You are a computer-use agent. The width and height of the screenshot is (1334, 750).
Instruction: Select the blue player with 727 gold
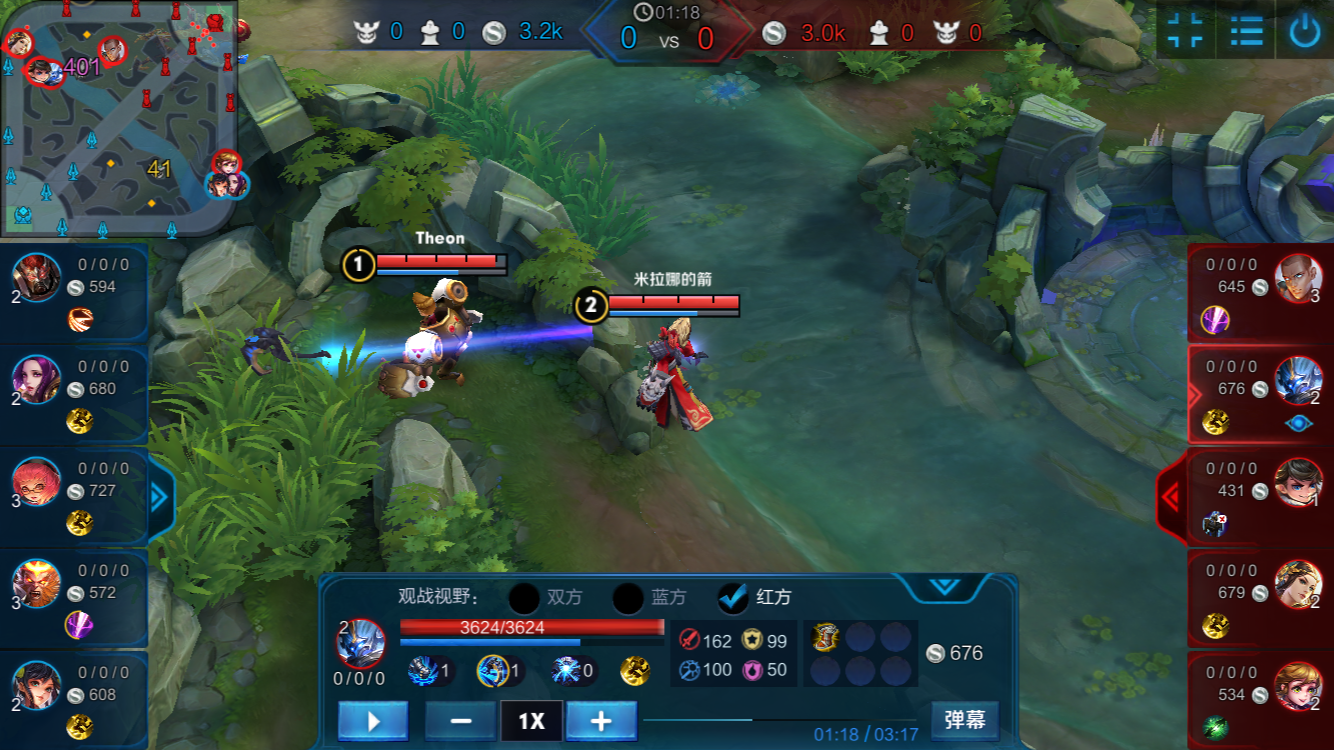74,496
